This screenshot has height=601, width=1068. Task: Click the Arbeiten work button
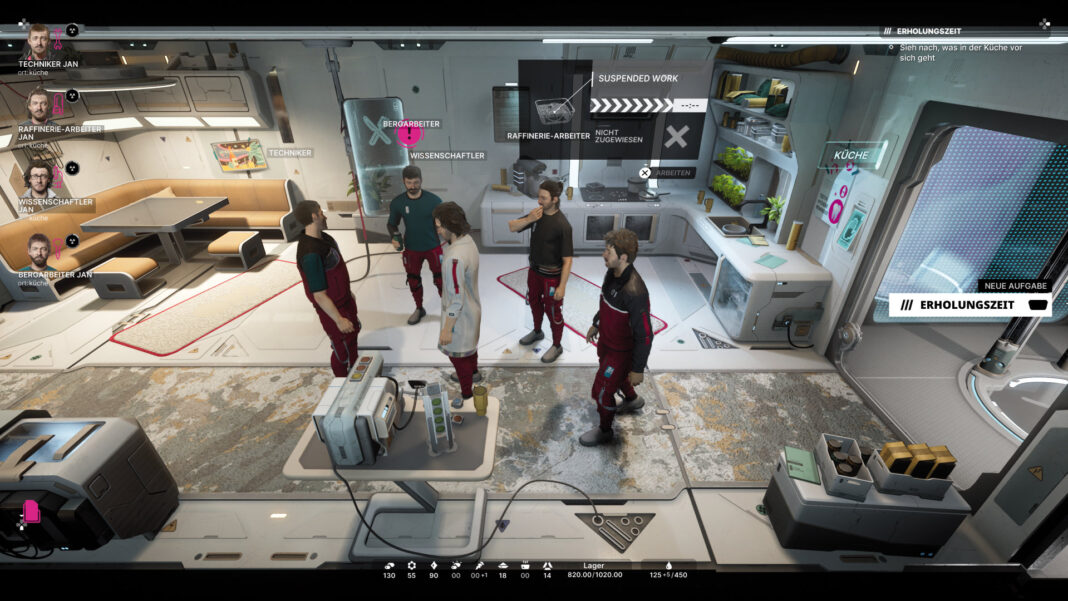click(x=674, y=173)
